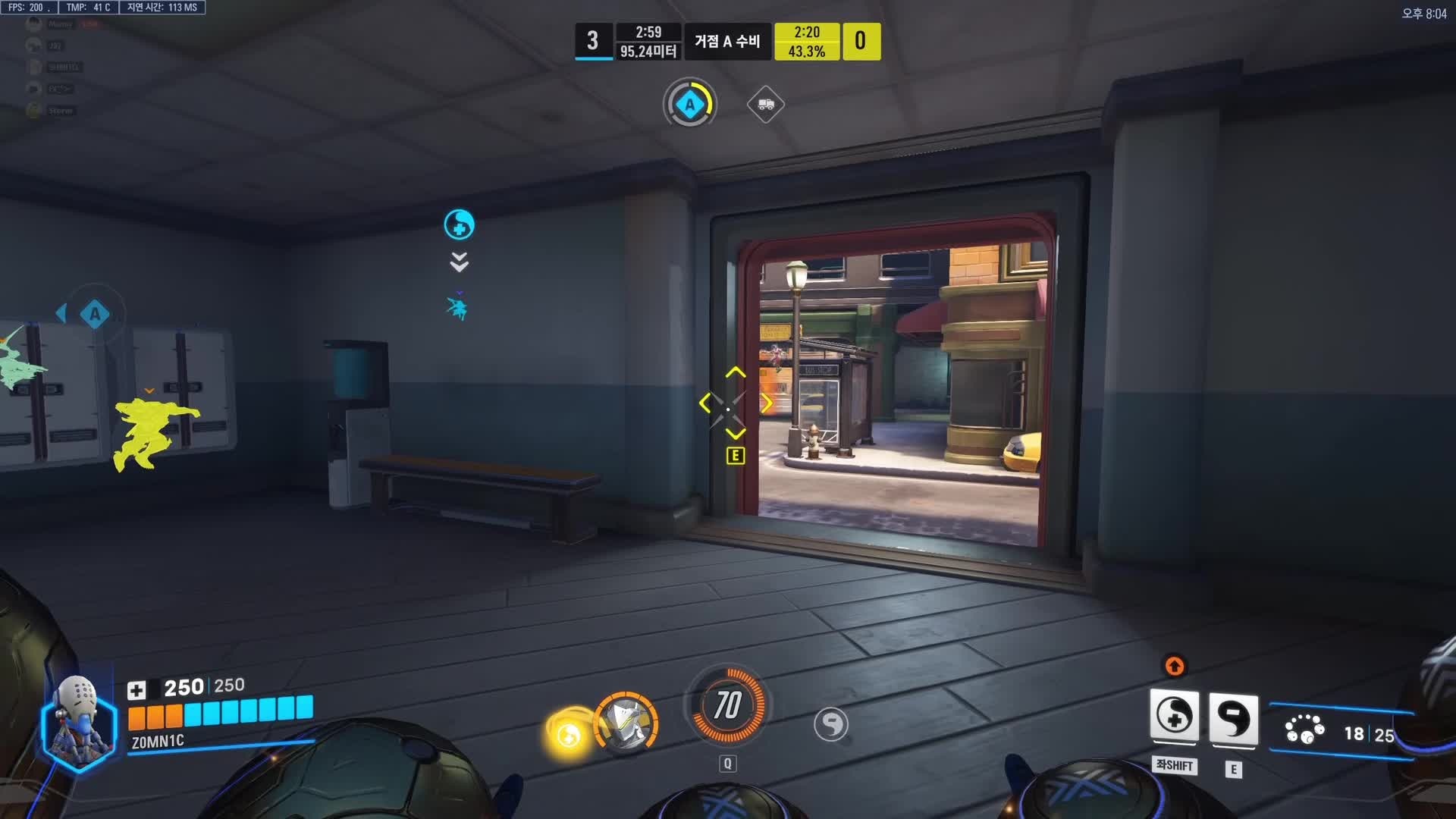Select the payload truck objective icon
Screen dimensions: 1456x819
(x=765, y=105)
